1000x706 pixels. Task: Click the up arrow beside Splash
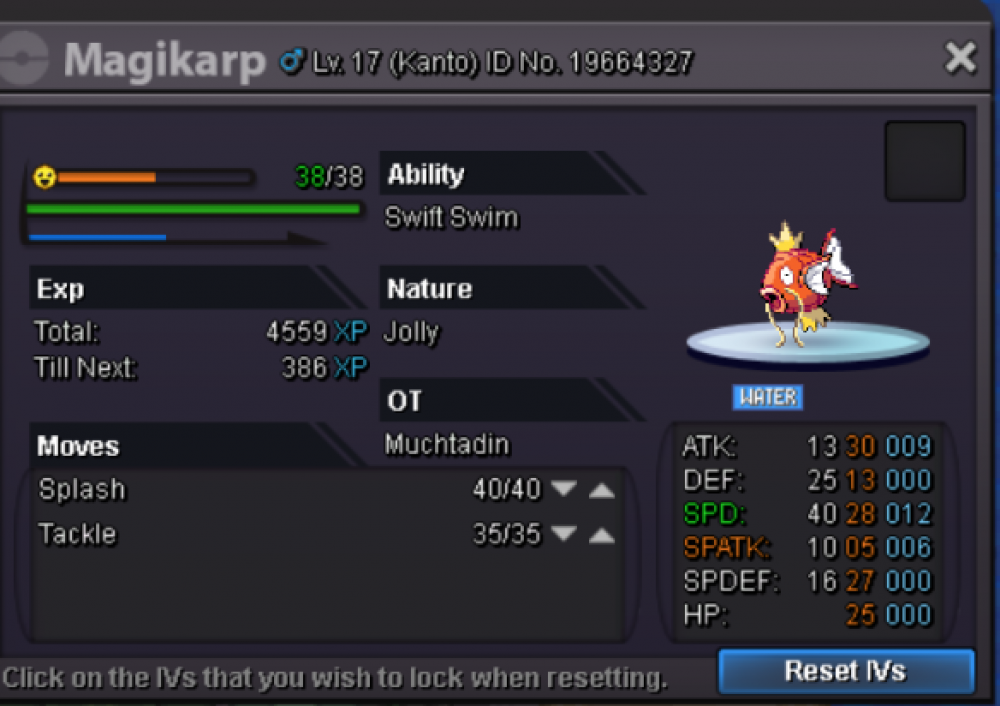[601, 490]
